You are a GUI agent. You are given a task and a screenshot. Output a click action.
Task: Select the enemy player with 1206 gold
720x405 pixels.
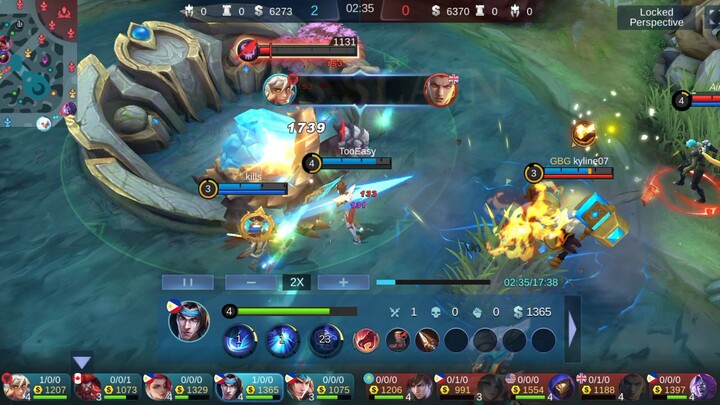(396, 387)
